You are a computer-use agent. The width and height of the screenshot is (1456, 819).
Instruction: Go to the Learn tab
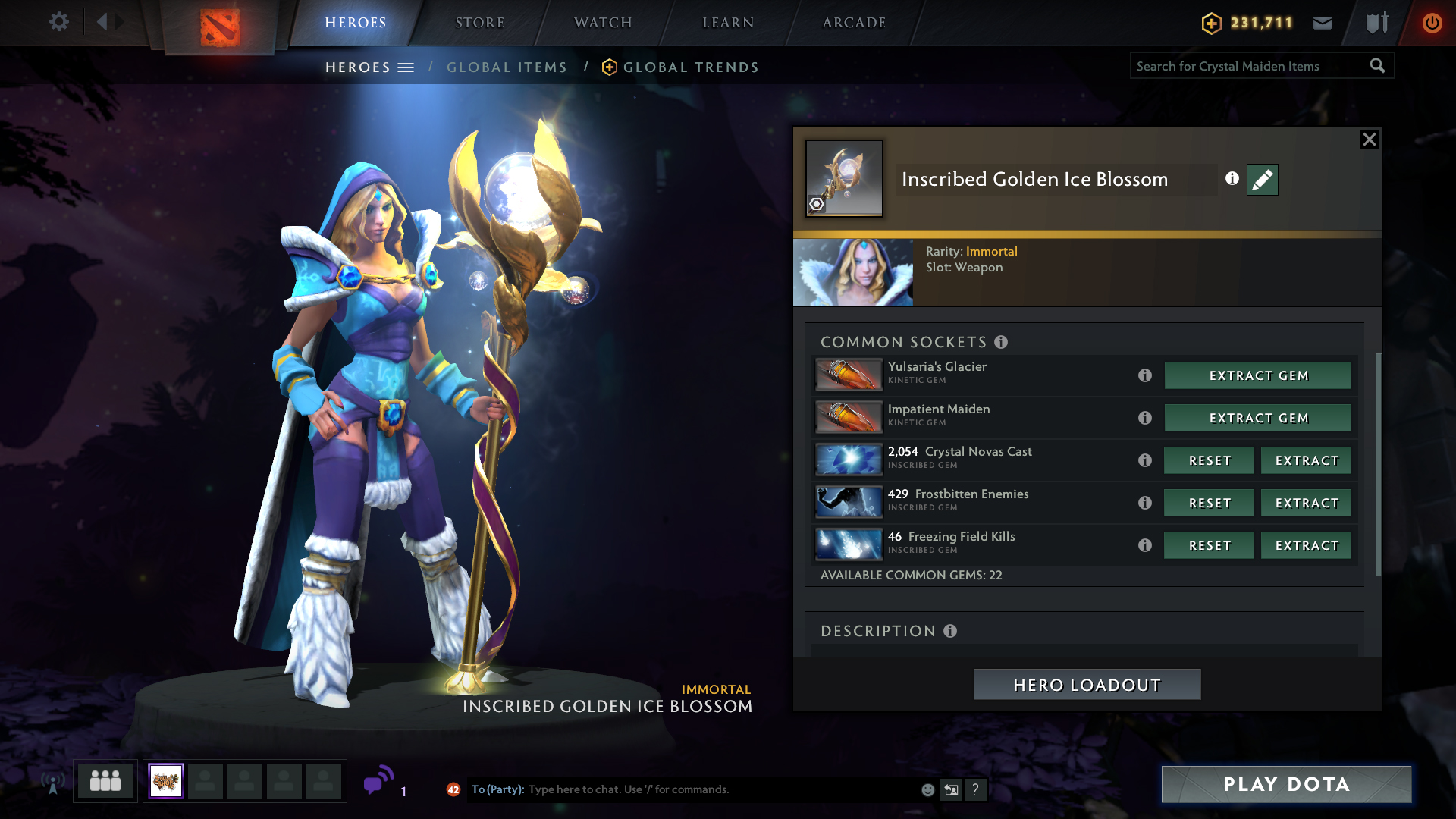point(728,23)
